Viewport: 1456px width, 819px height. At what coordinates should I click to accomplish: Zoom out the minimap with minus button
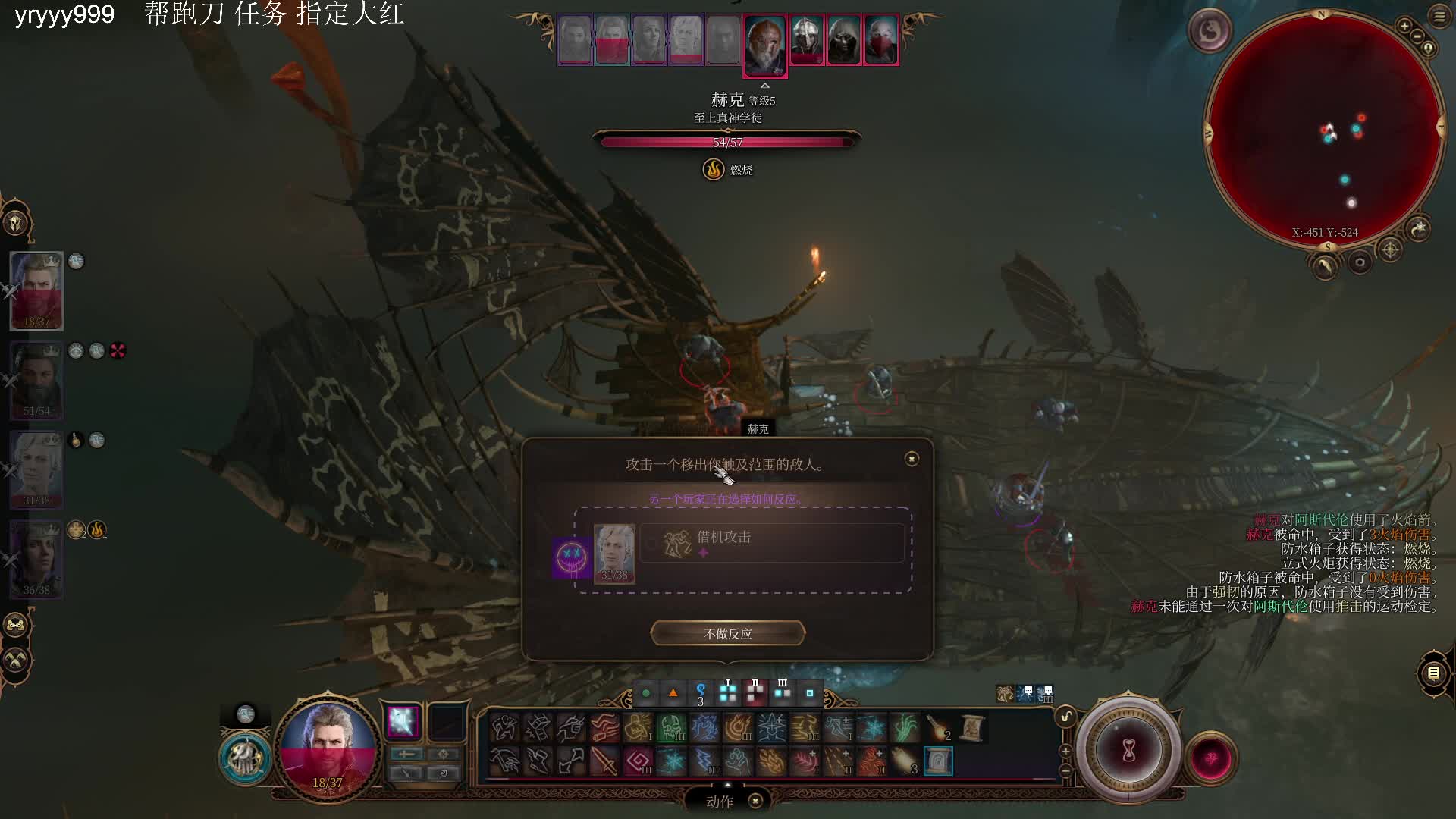pos(1417,36)
